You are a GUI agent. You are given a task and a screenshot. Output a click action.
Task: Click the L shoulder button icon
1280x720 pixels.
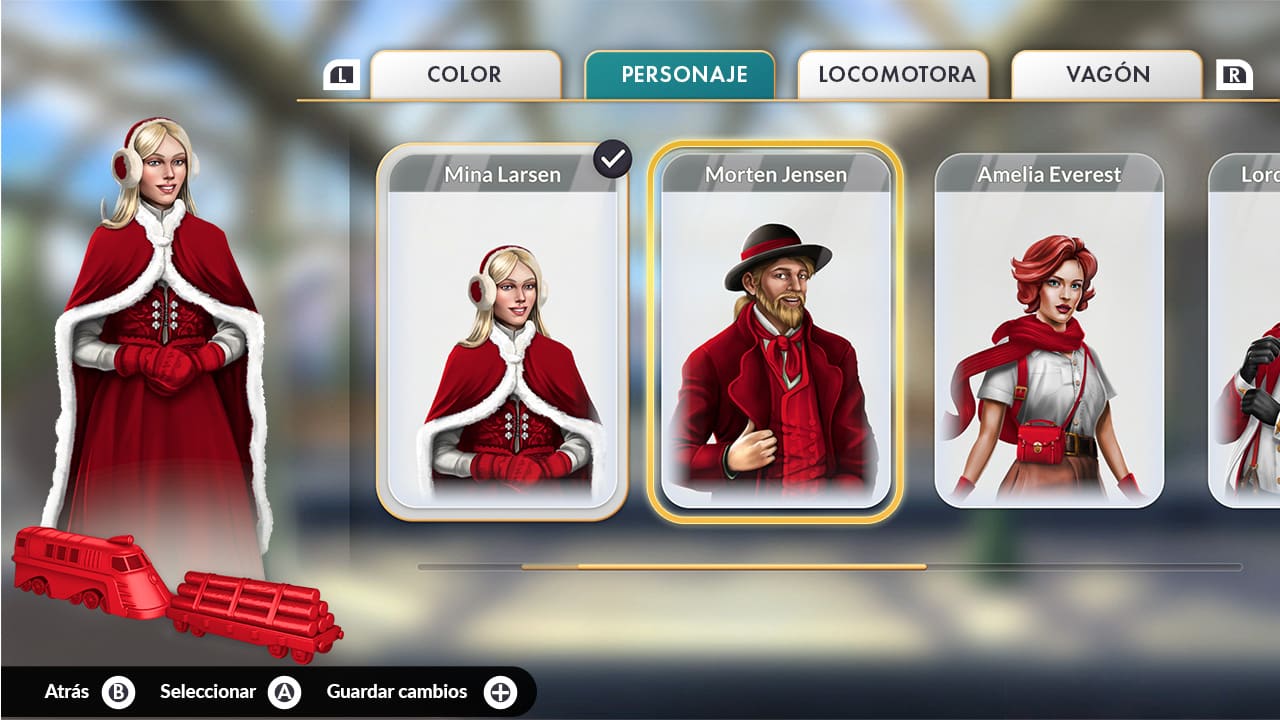340,73
